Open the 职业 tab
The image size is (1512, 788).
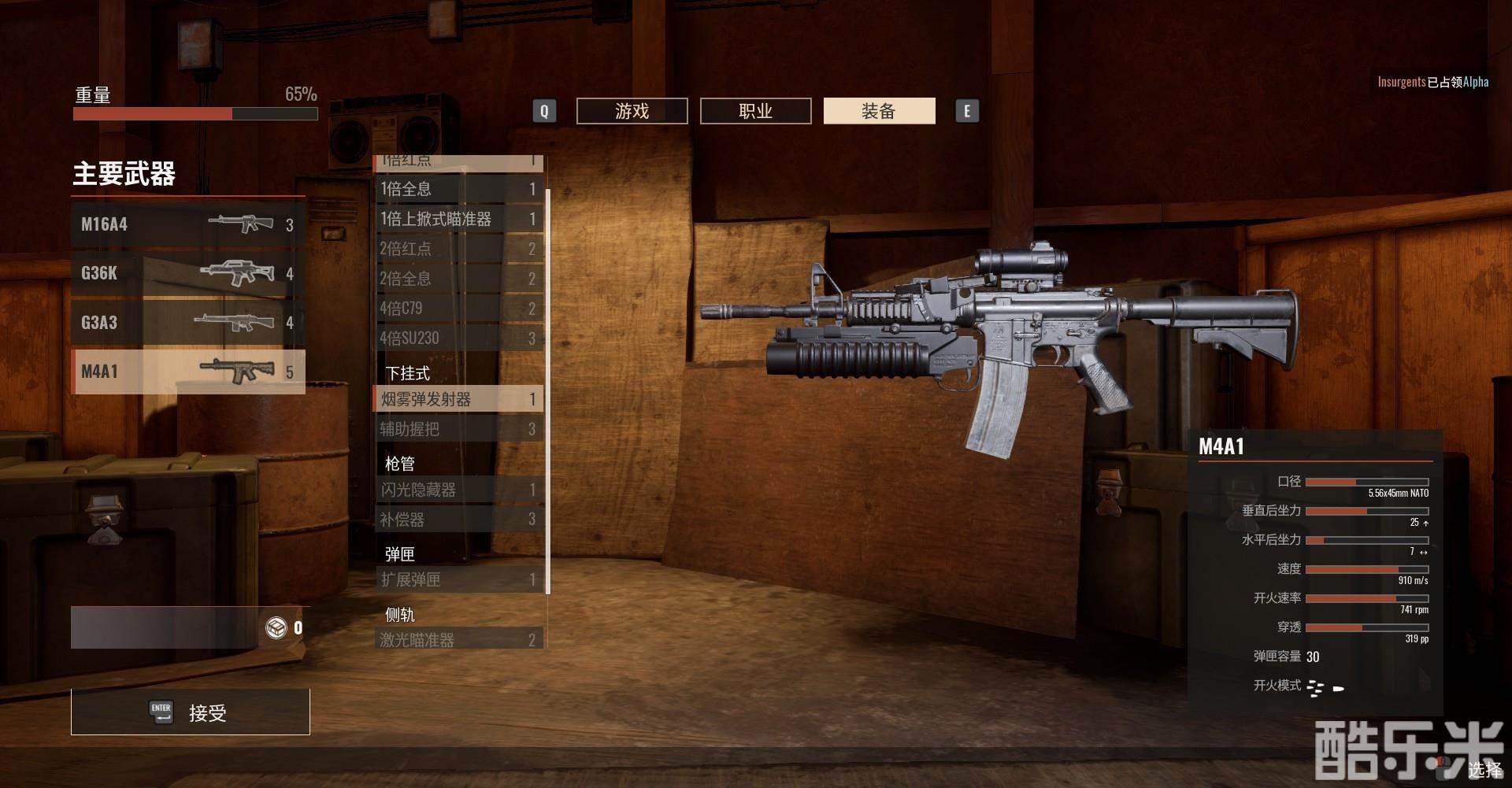(x=755, y=111)
